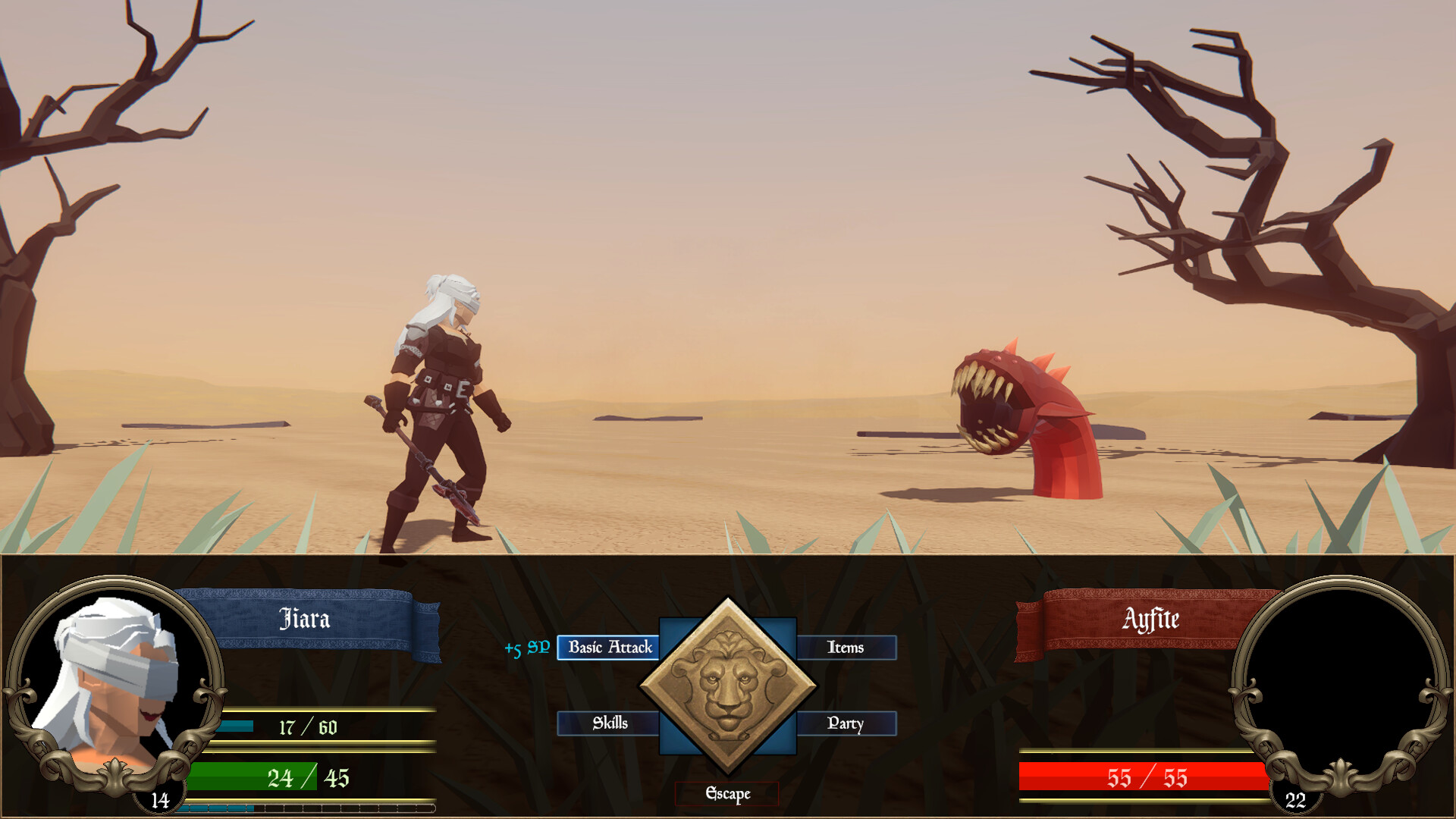This screenshot has width=1456, height=819.
Task: Open the Skills command
Action: click(x=609, y=723)
